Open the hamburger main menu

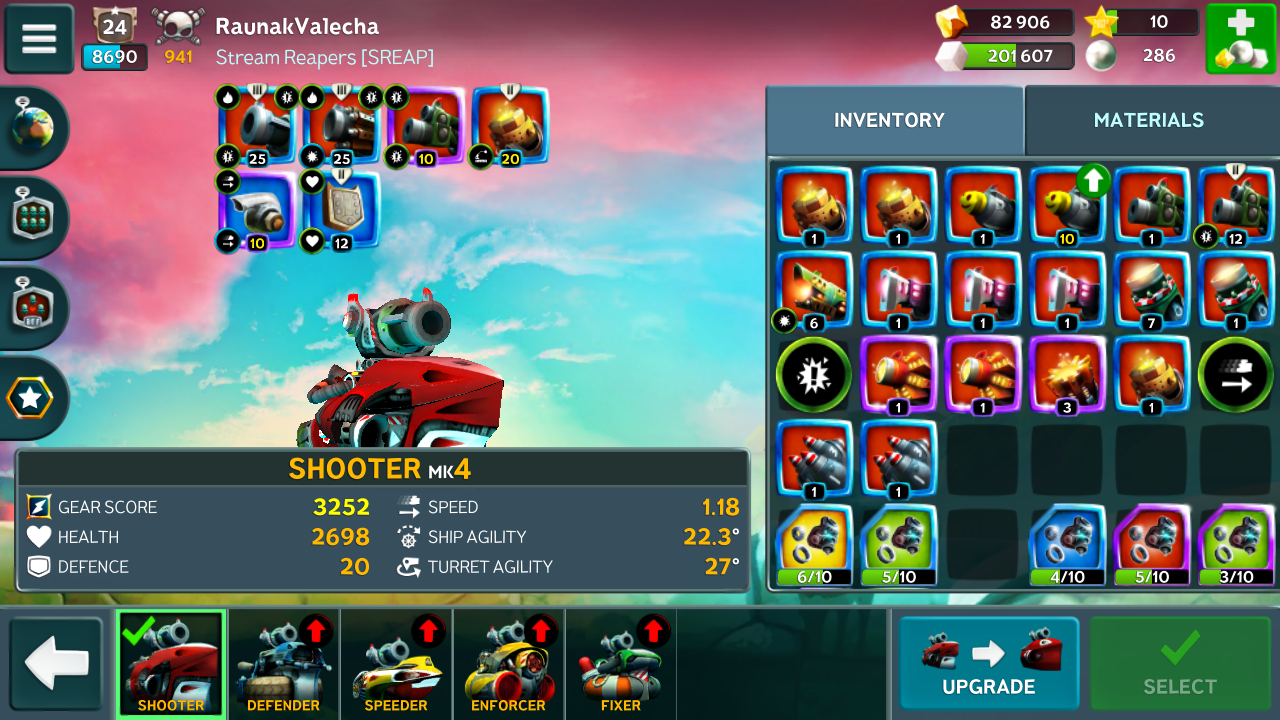39,38
